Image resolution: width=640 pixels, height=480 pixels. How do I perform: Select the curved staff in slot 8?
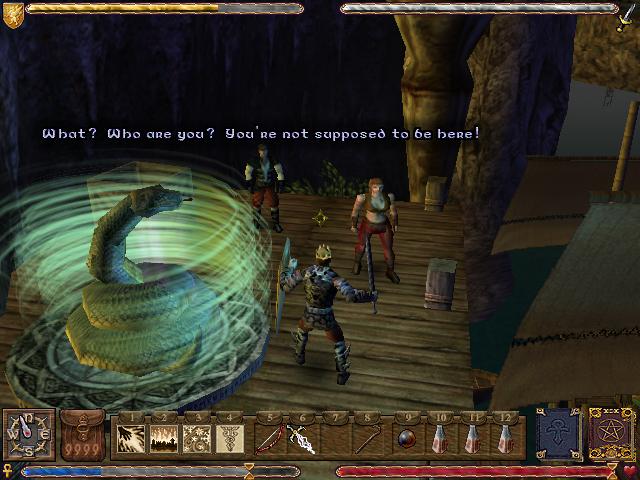point(370,438)
